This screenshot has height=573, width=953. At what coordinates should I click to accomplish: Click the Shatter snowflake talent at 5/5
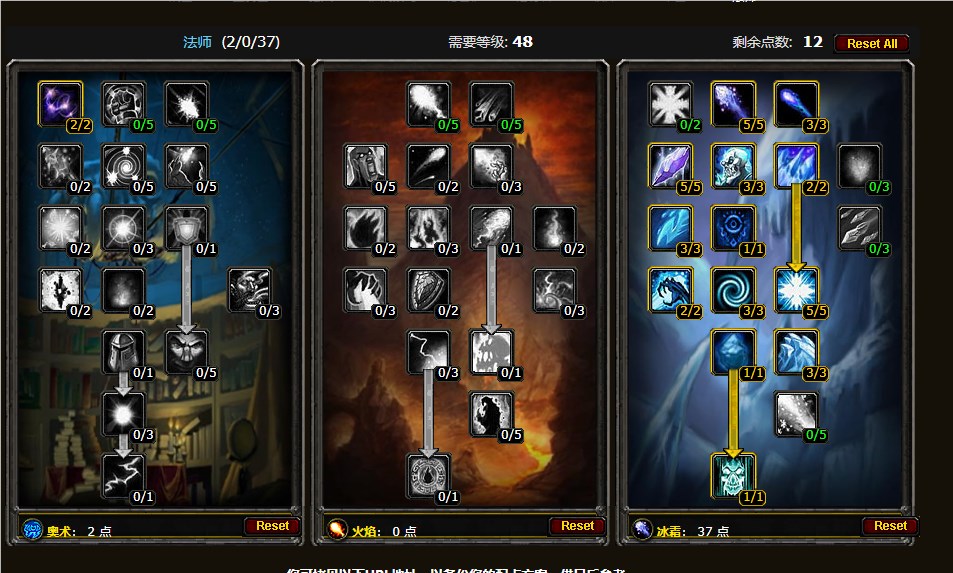(x=796, y=289)
